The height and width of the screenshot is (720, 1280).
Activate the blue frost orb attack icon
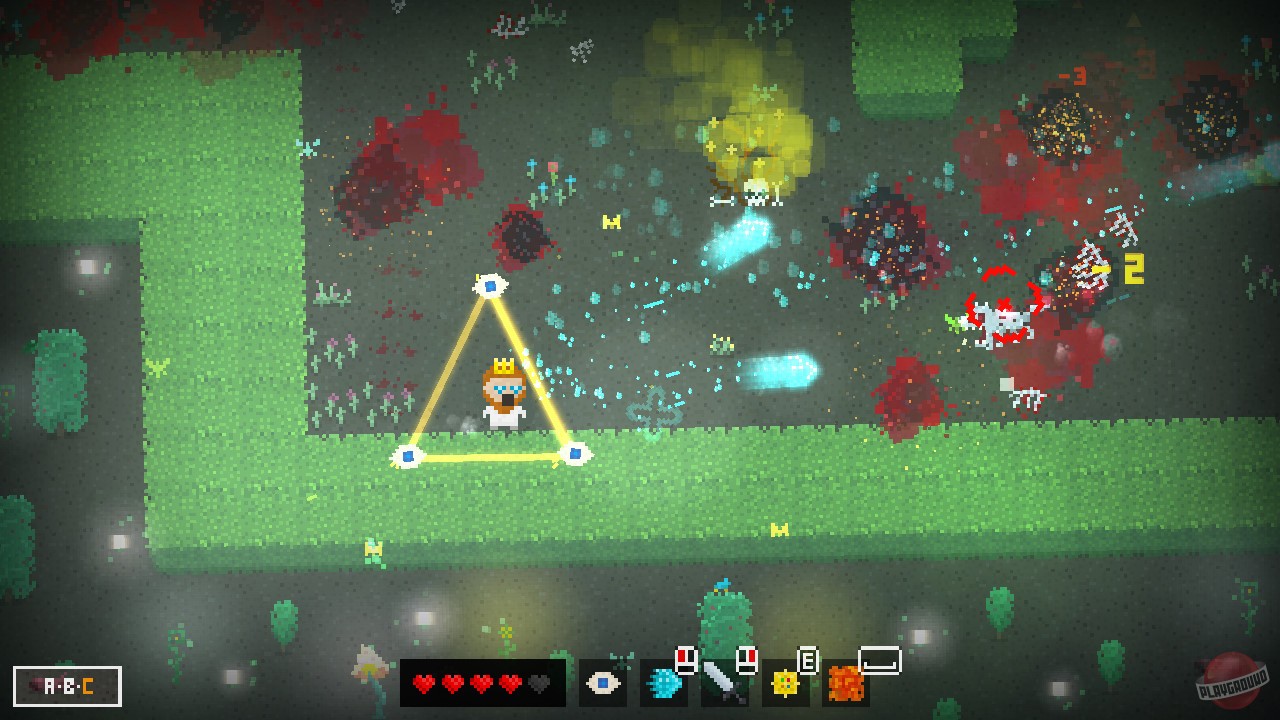click(663, 683)
